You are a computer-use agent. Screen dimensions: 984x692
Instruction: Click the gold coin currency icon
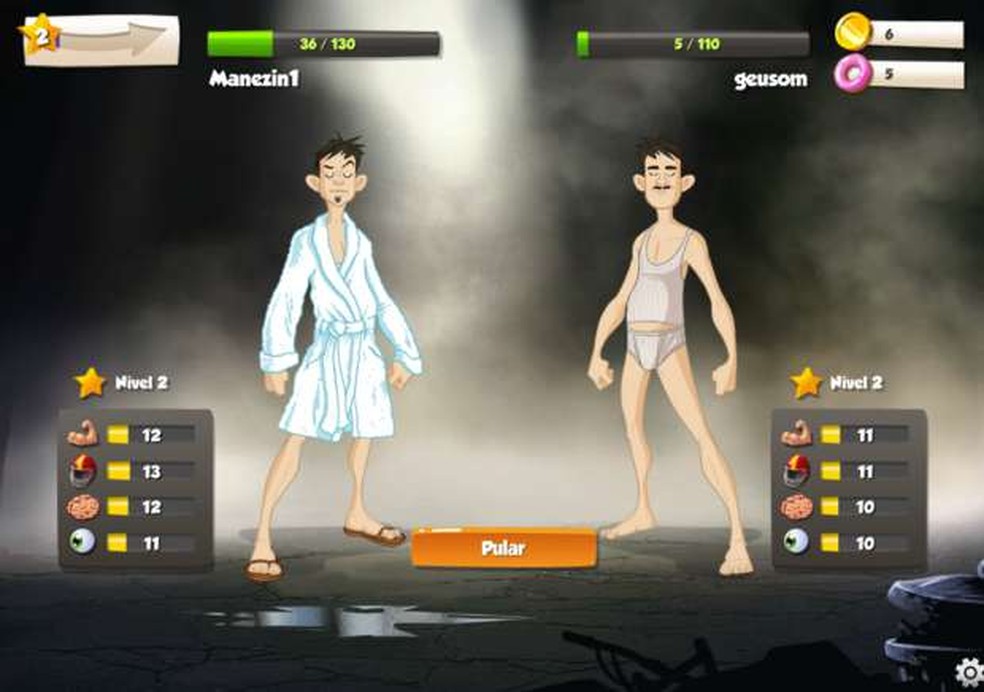tap(852, 32)
